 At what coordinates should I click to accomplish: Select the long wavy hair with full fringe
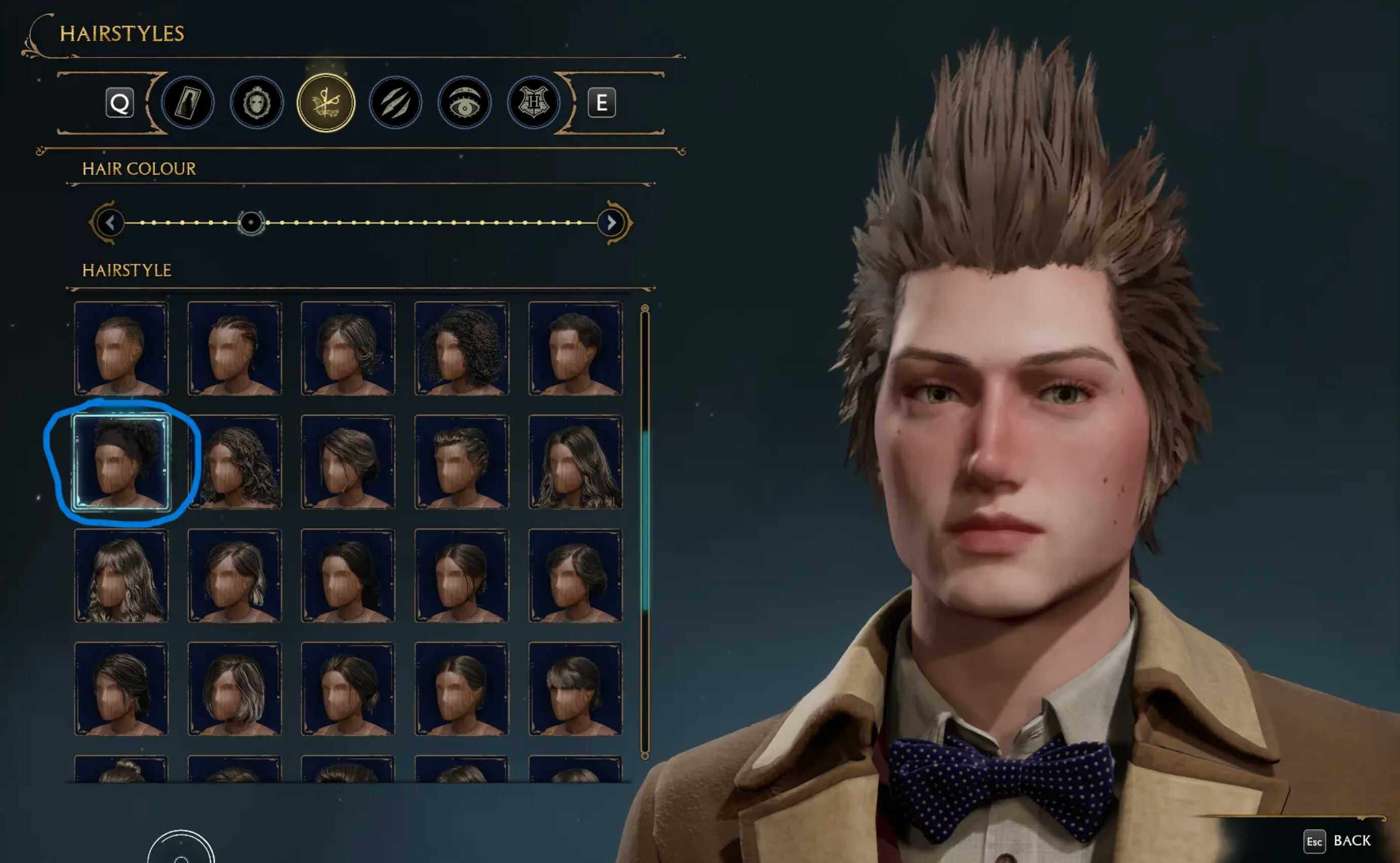(121, 575)
